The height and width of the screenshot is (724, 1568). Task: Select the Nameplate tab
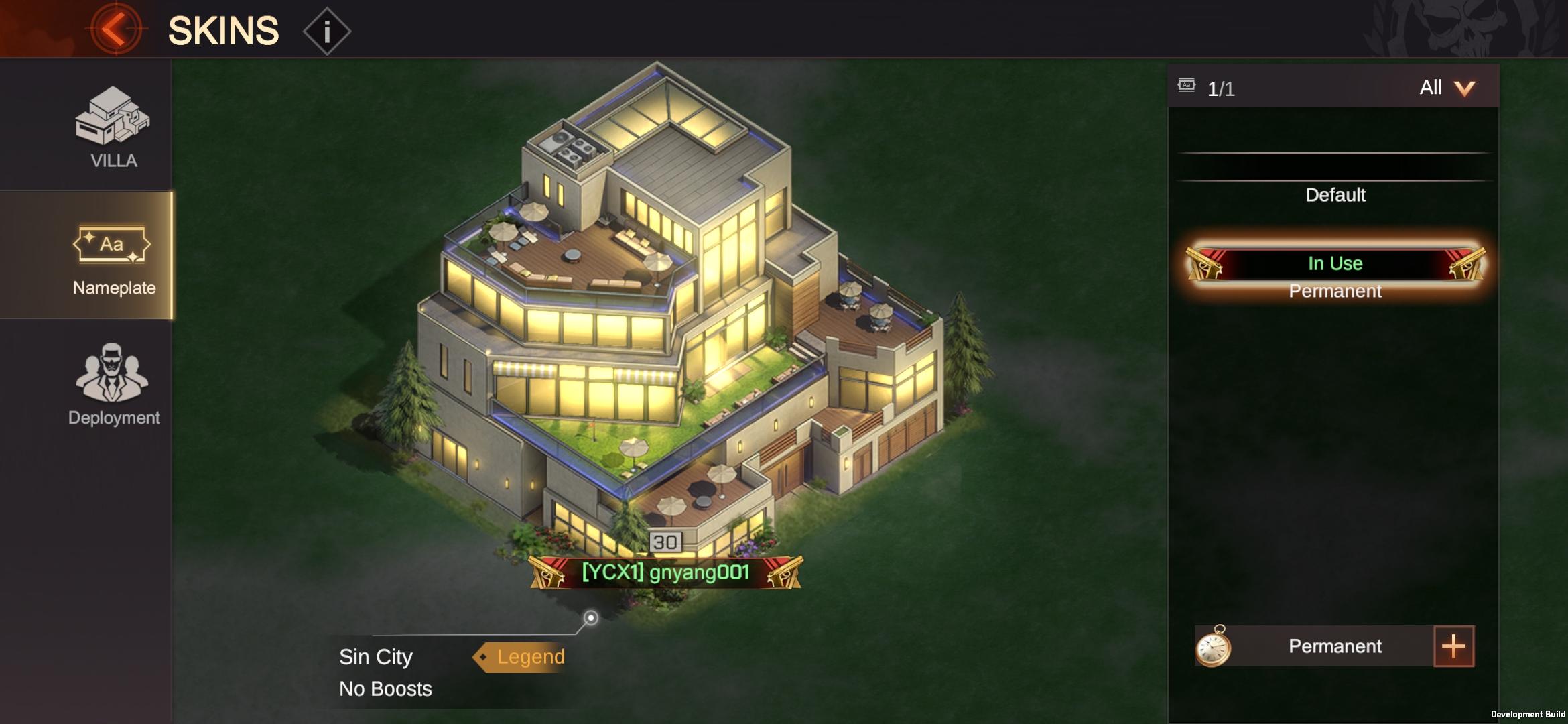click(113, 257)
